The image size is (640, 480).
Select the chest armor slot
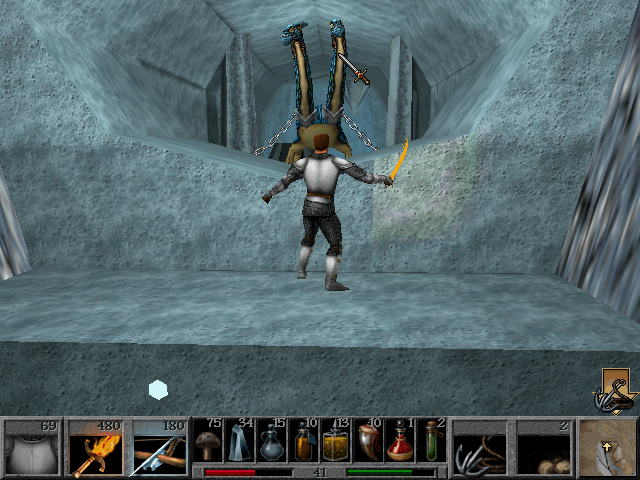33,448
